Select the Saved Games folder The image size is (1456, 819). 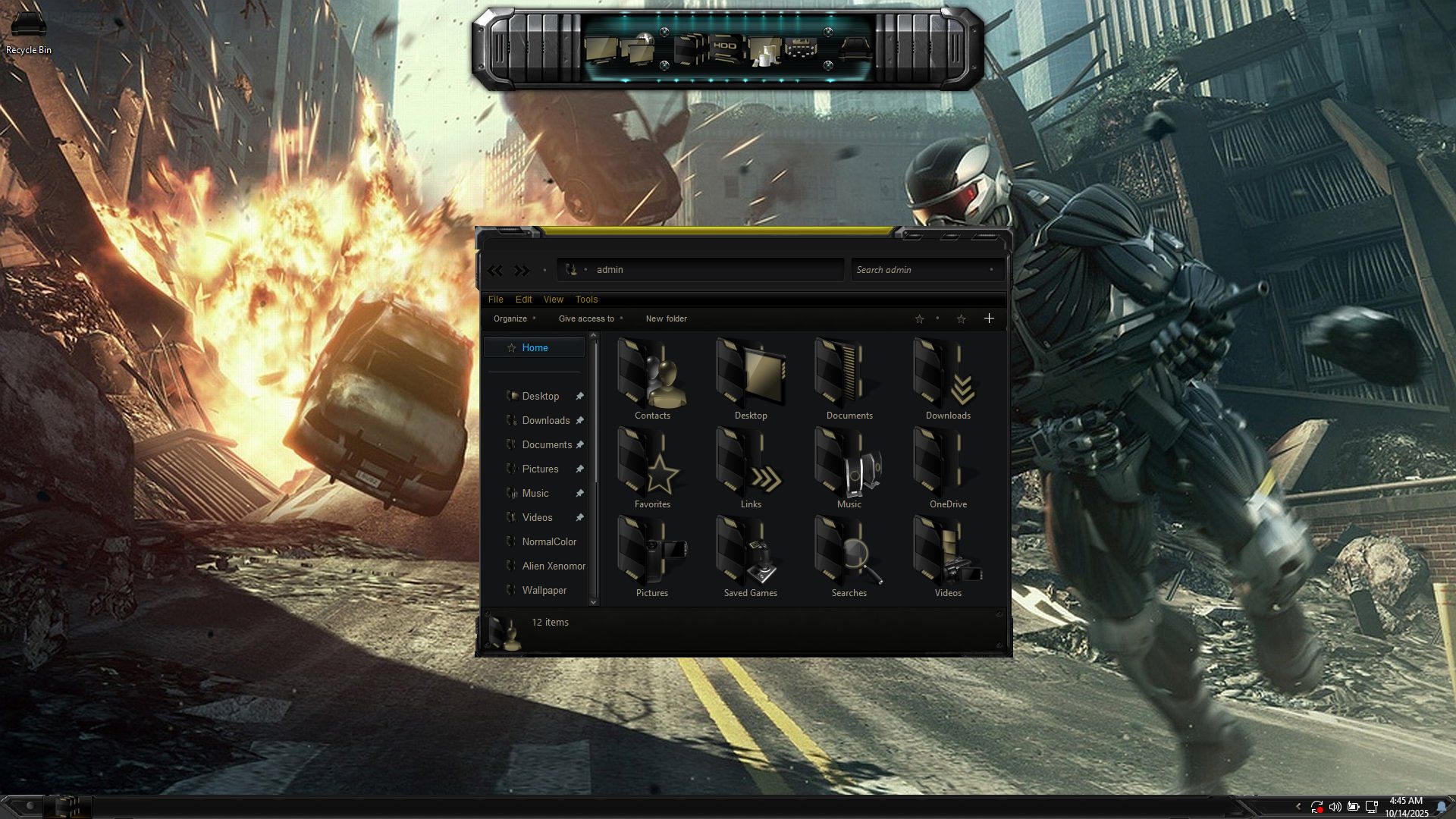pyautogui.click(x=750, y=557)
